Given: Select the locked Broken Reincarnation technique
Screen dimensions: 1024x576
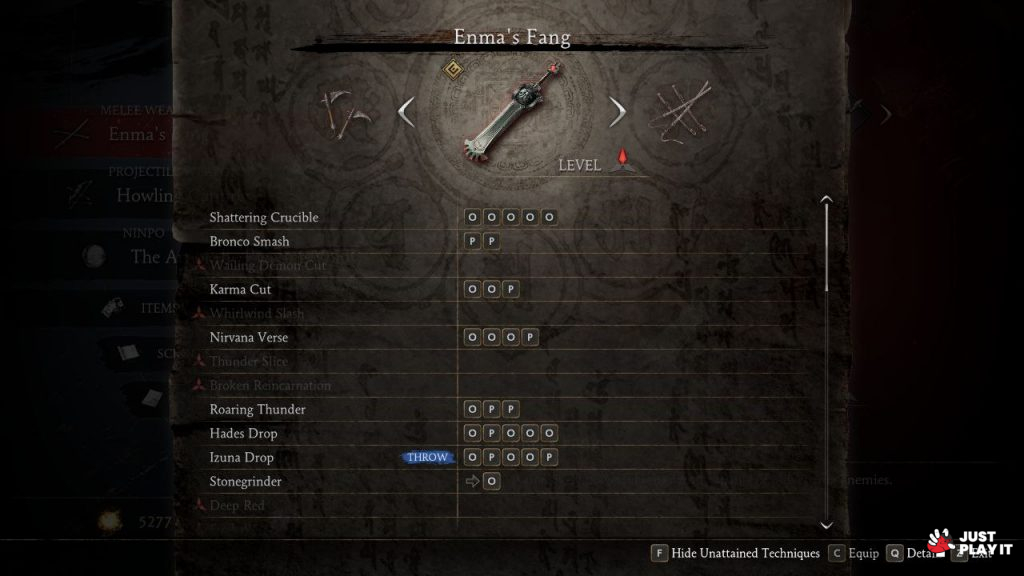Looking at the screenshot, I should 270,385.
